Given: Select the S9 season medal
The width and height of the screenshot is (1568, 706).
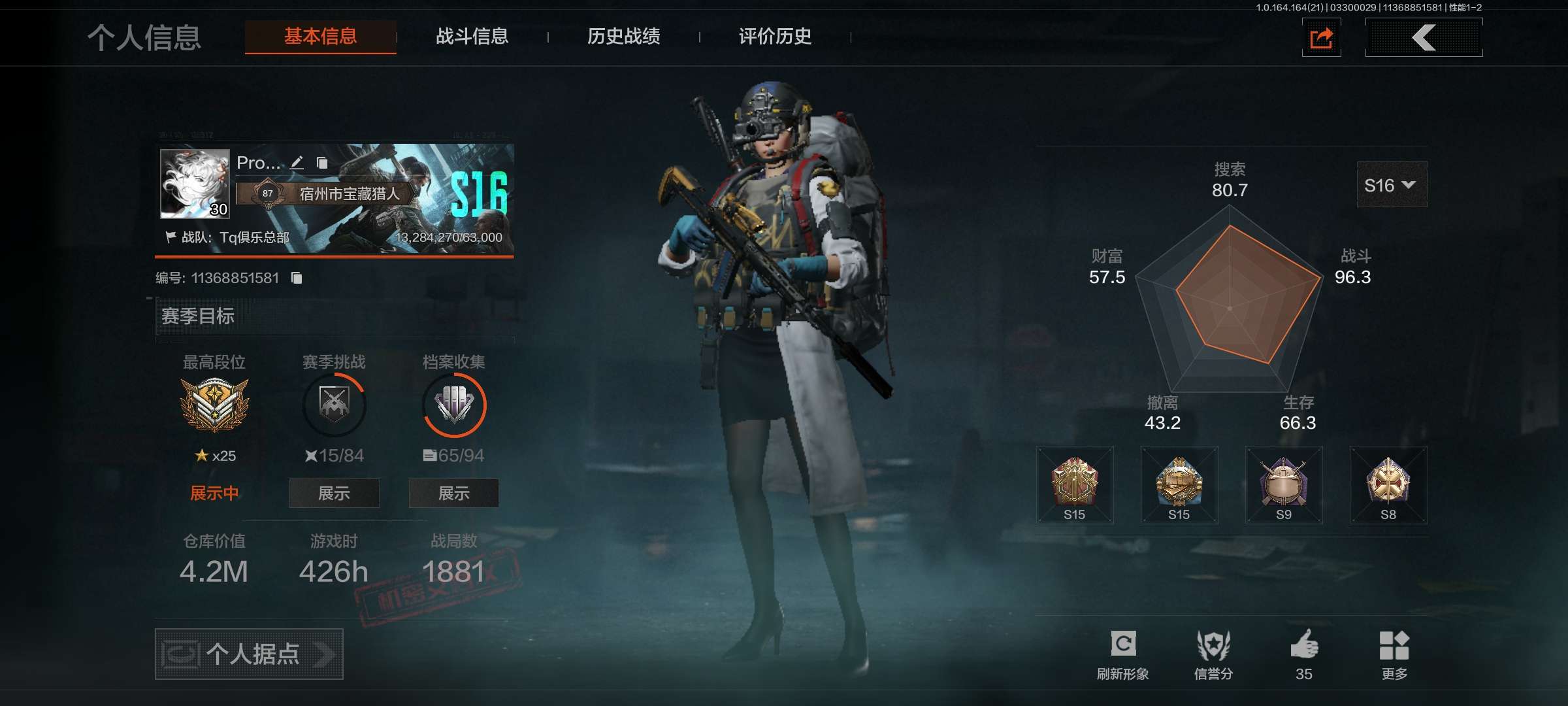Looking at the screenshot, I should tap(1284, 485).
